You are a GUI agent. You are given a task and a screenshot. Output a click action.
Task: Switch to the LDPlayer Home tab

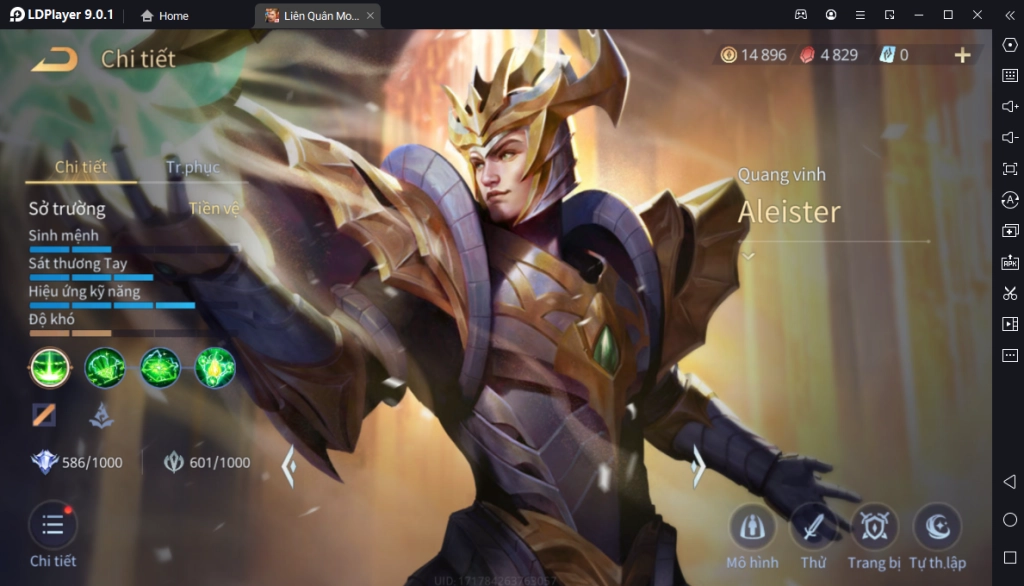click(165, 15)
